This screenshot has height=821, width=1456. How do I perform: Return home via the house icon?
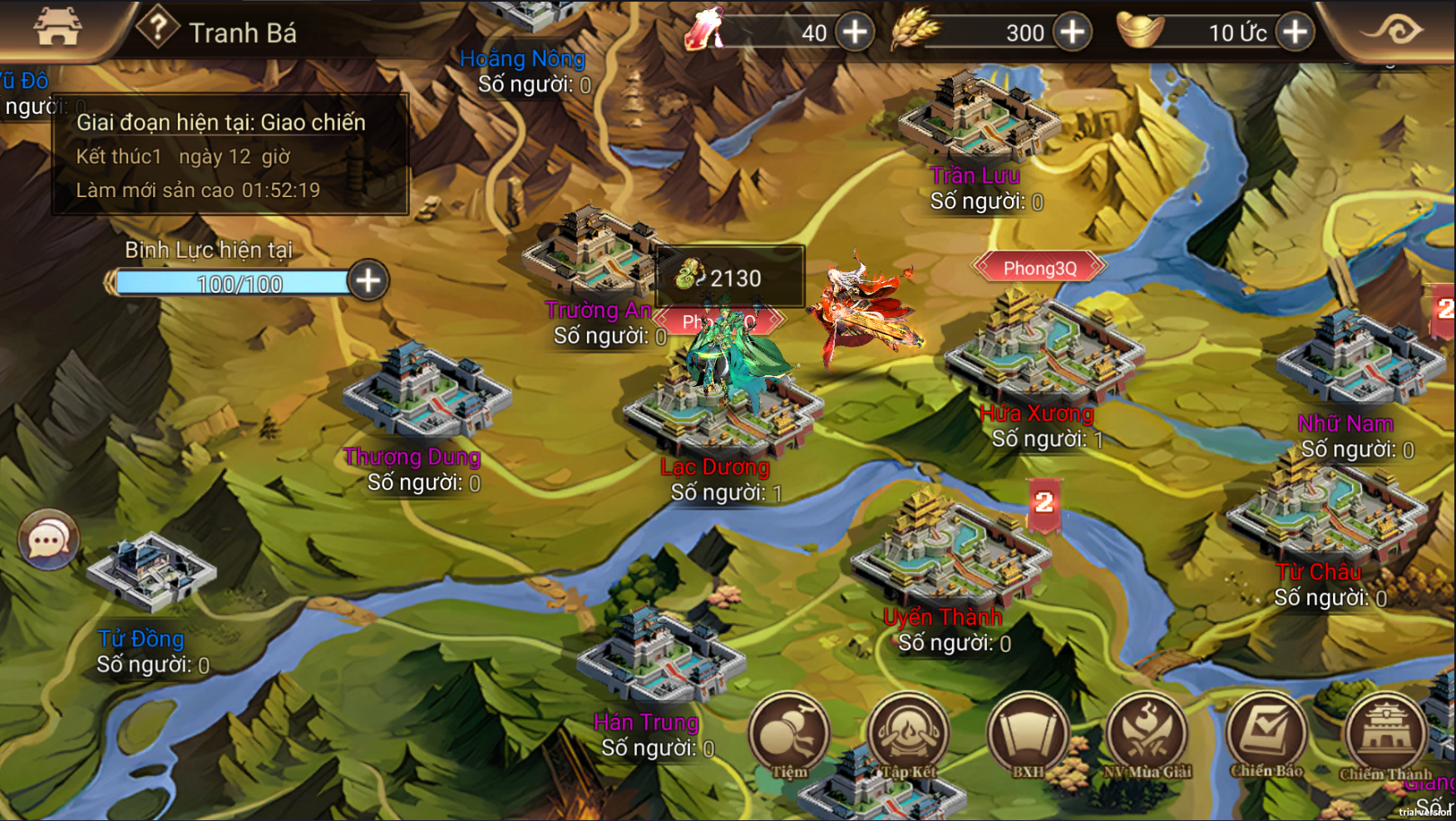57,27
